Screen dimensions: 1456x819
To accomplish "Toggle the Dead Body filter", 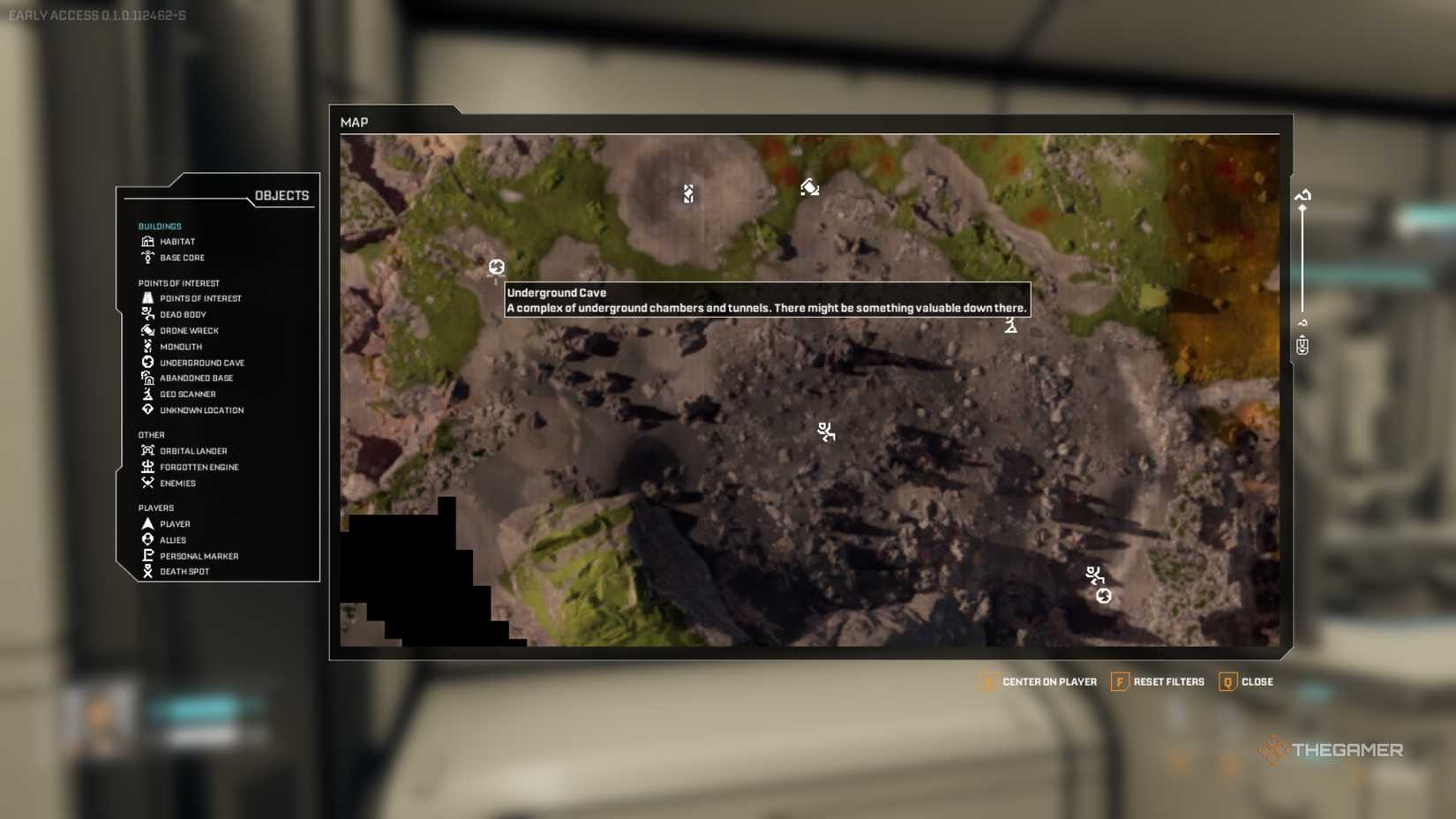I will [149, 314].
